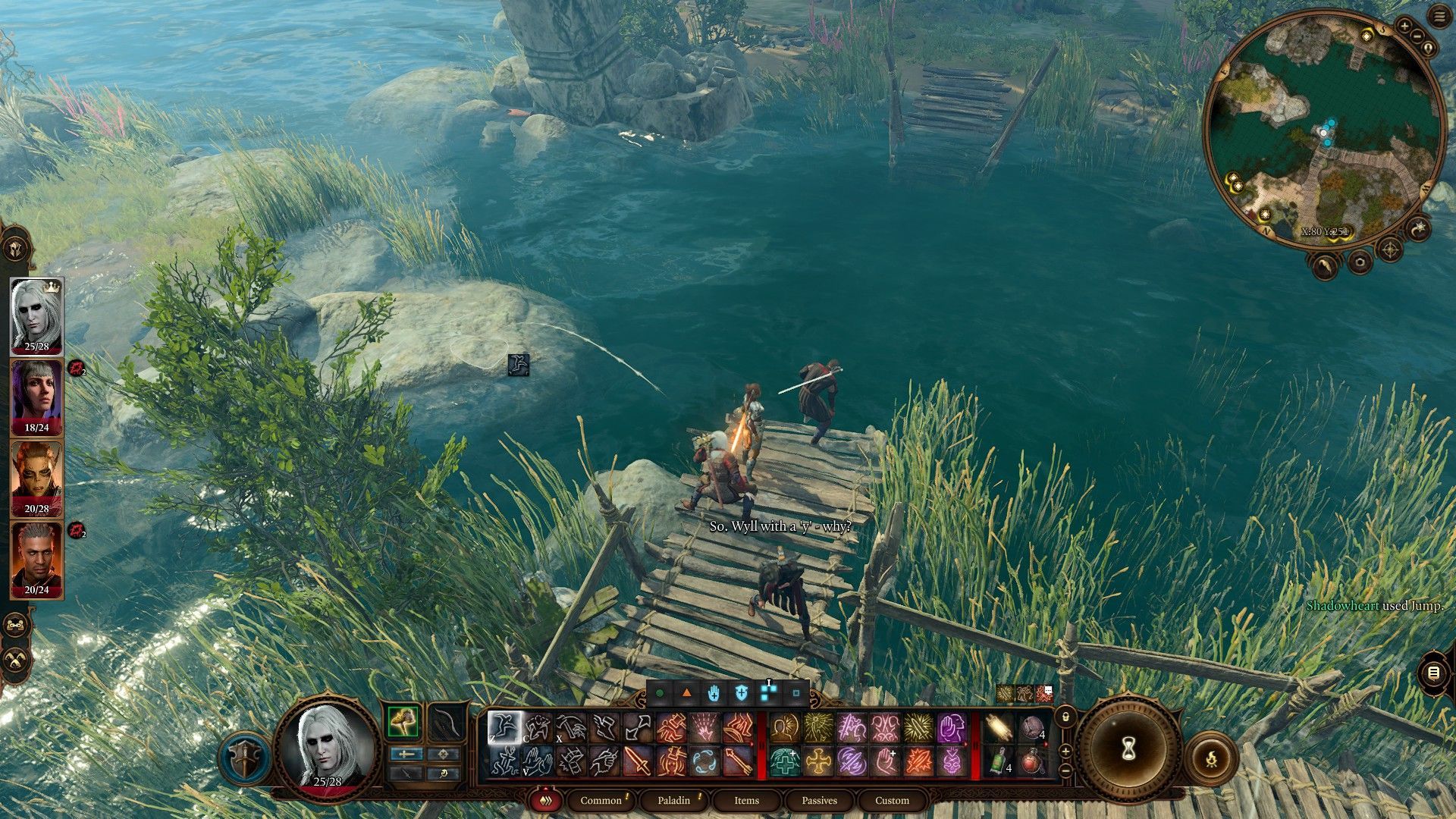Activate the green healing cross spell icon

785,761
